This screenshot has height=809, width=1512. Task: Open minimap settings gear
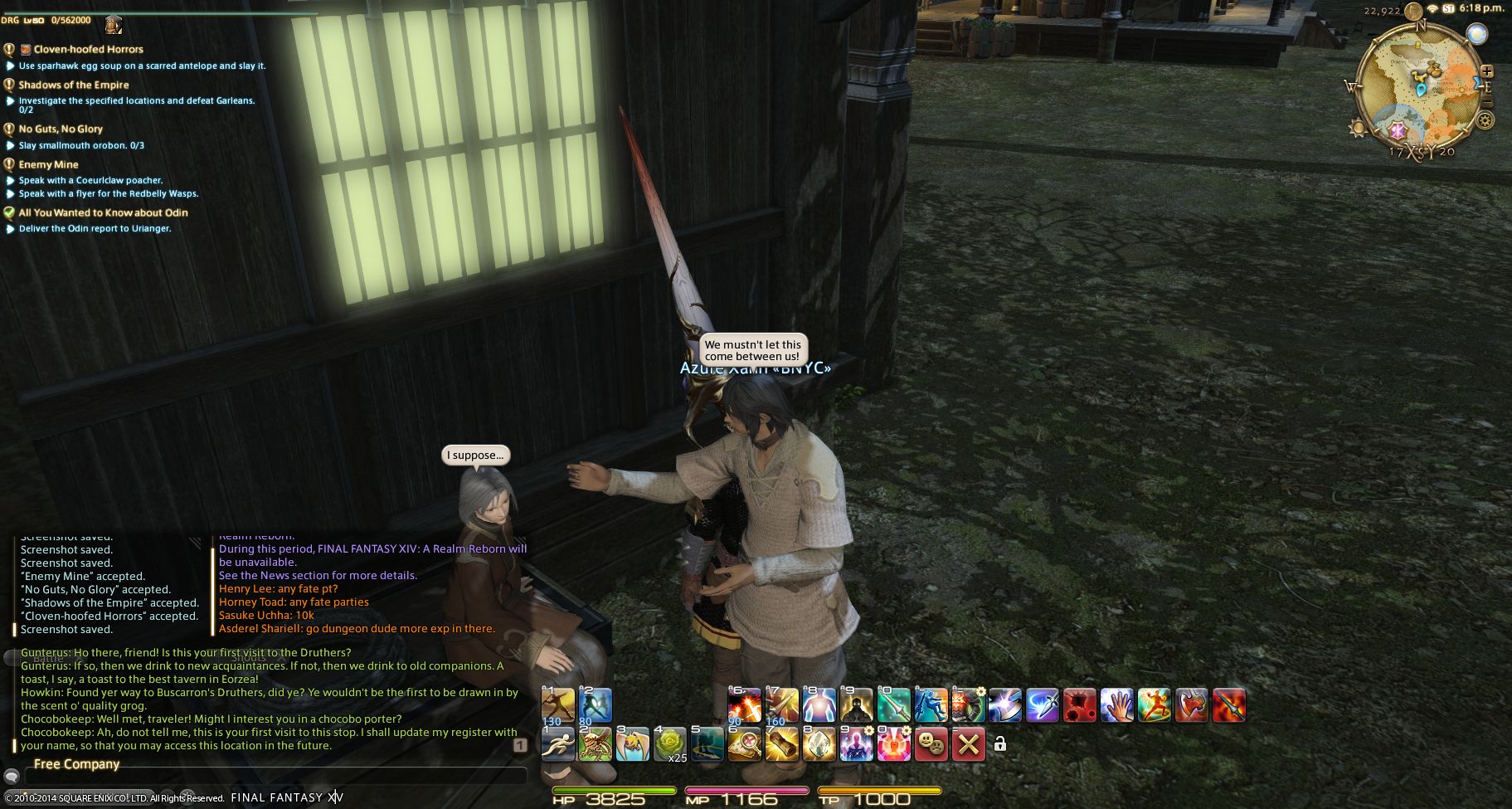1485,121
